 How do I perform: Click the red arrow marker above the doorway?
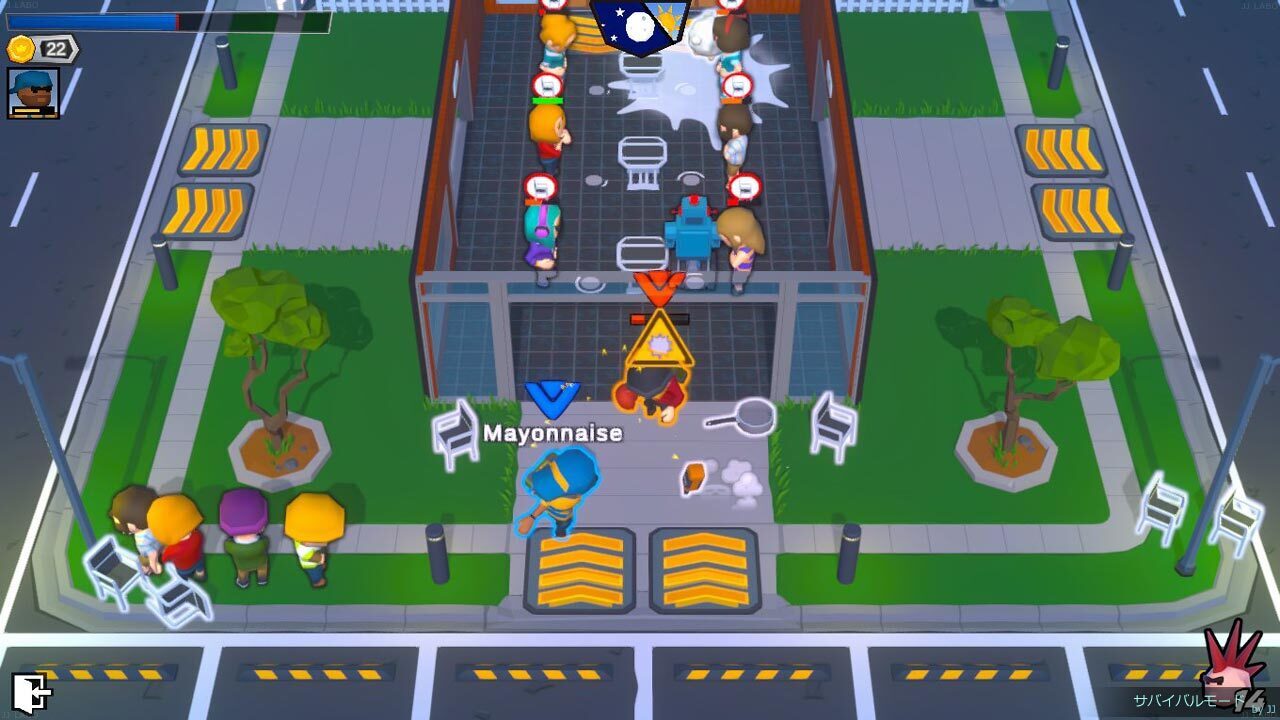[661, 290]
